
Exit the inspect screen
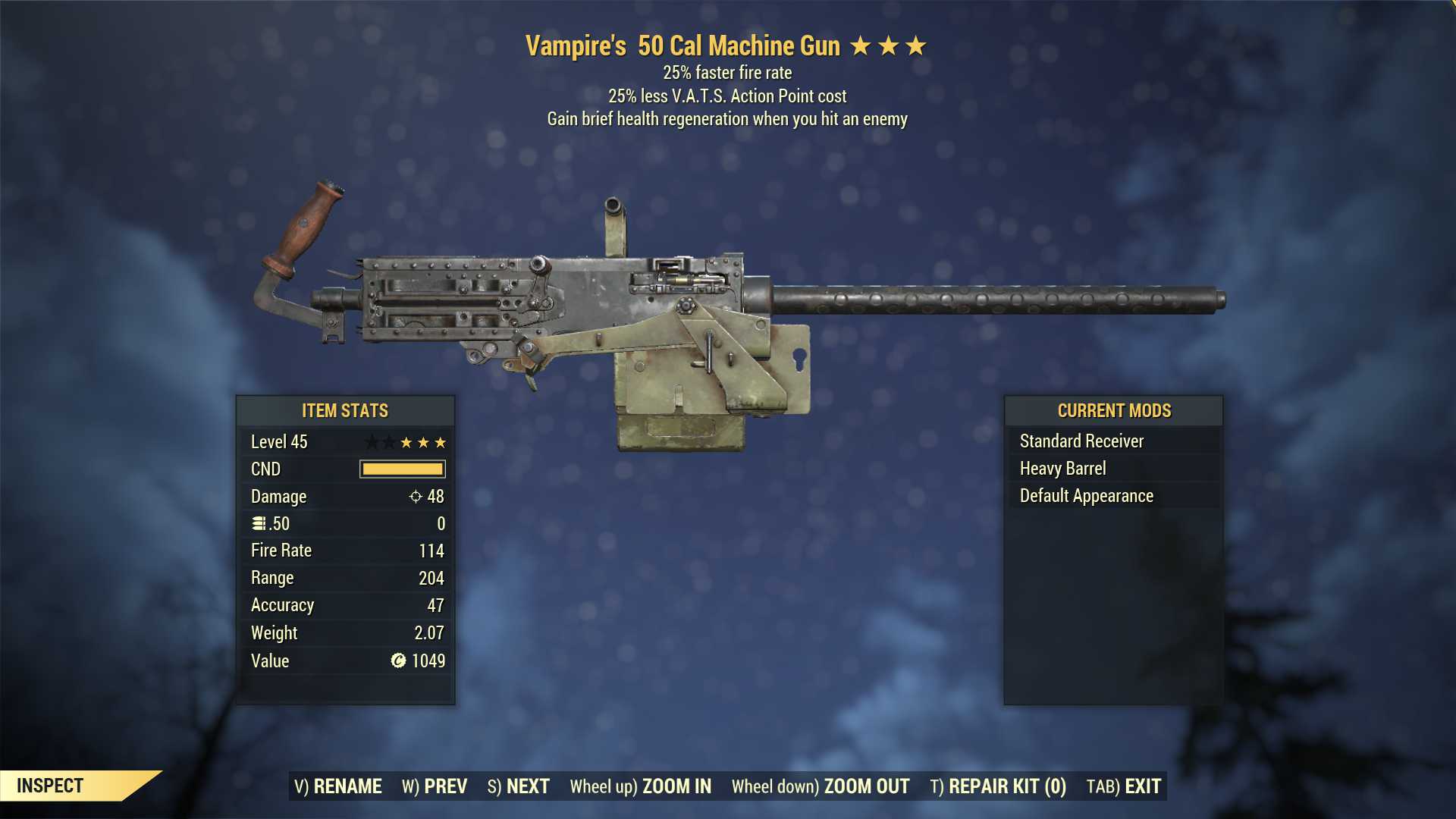pos(1124,786)
